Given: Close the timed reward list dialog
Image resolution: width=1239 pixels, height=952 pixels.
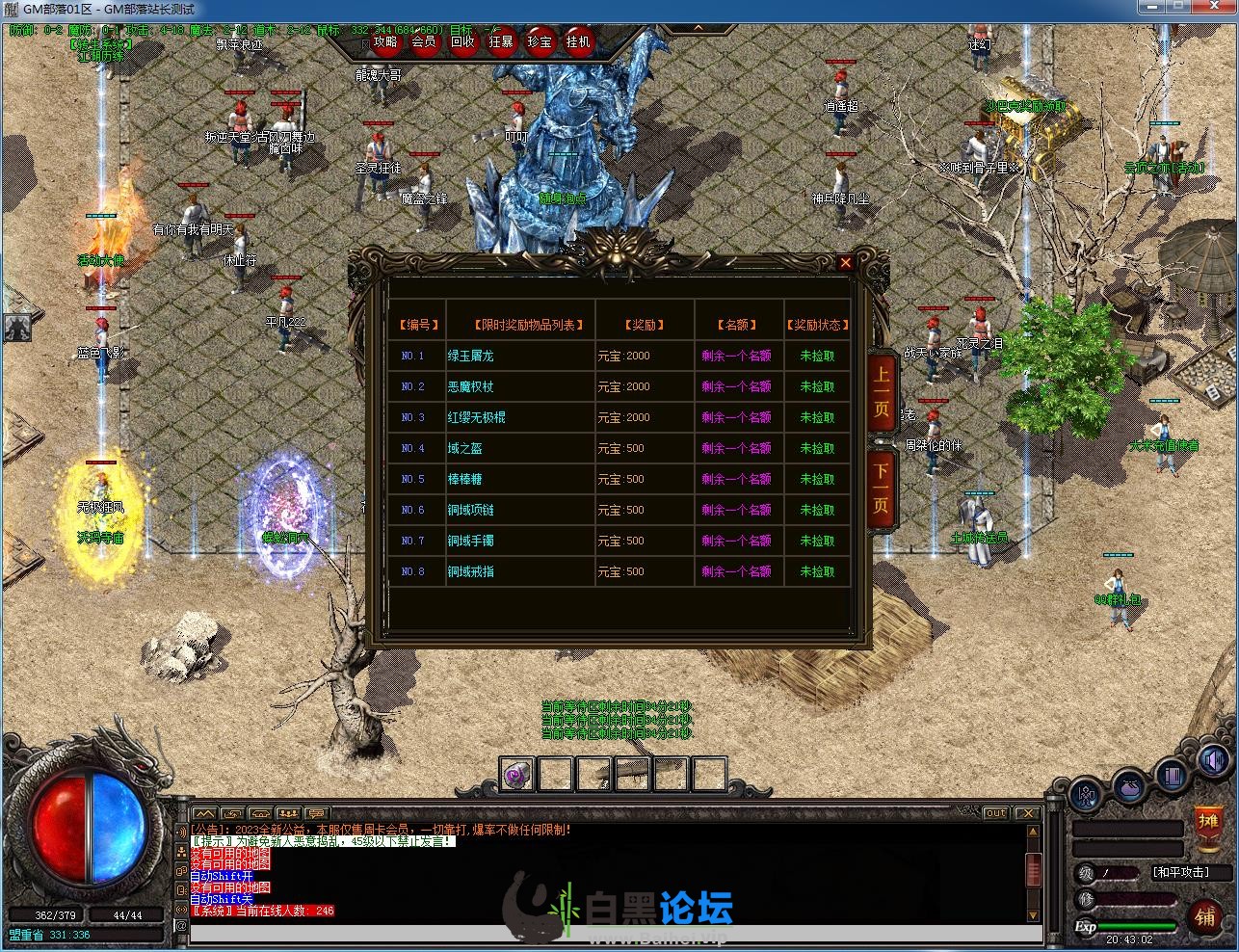Looking at the screenshot, I should click(845, 262).
